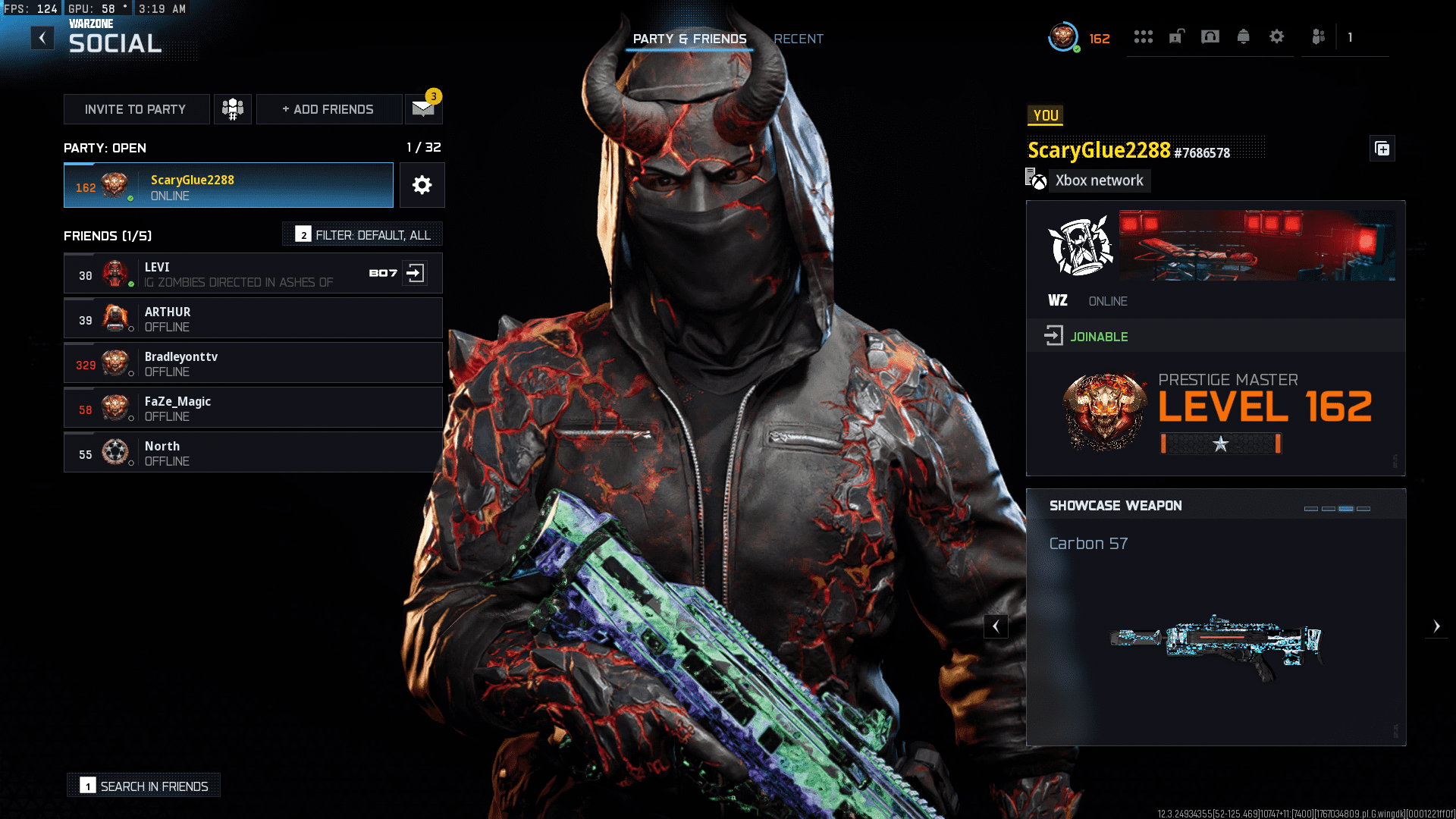Open notifications via the bell icon
Image resolution: width=1456 pixels, height=819 pixels.
pos(1244,36)
